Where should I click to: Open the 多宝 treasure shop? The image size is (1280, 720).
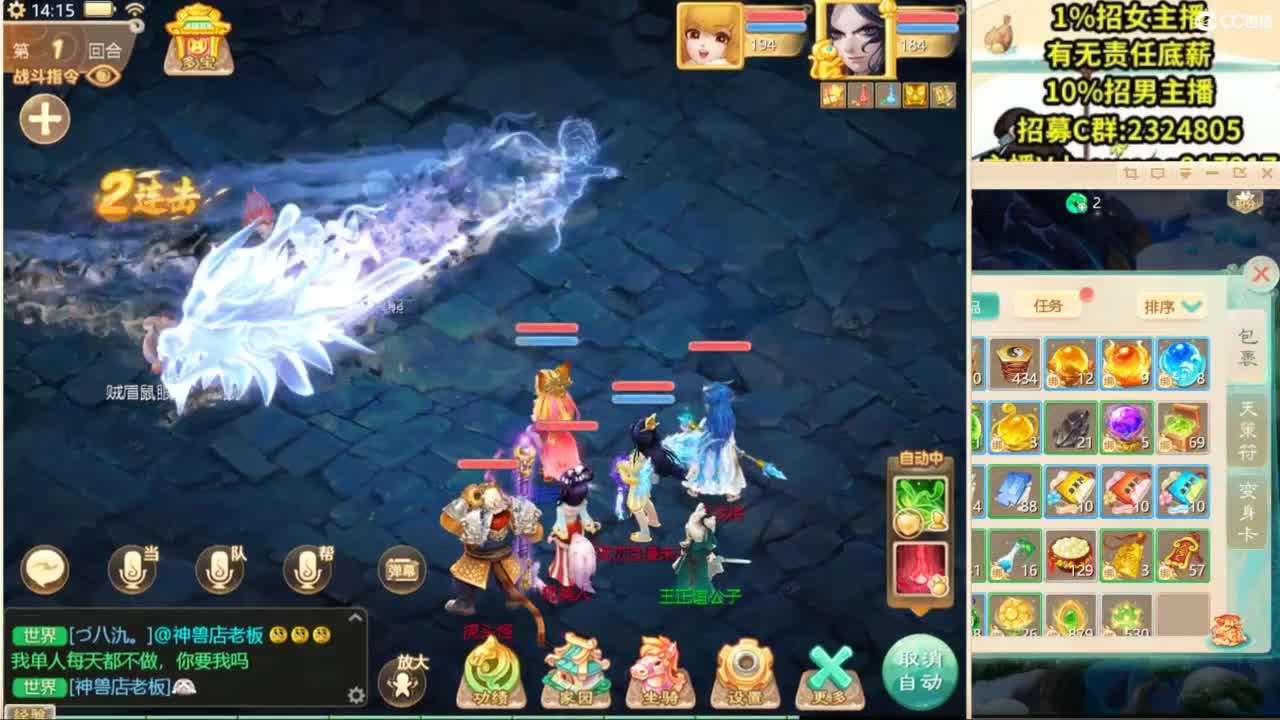pos(196,42)
